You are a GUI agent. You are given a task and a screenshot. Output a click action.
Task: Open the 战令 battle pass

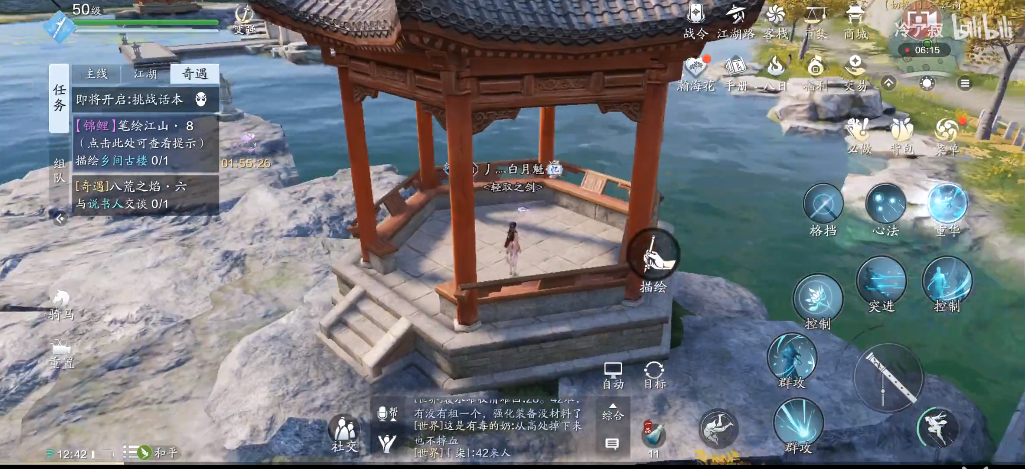[695, 18]
